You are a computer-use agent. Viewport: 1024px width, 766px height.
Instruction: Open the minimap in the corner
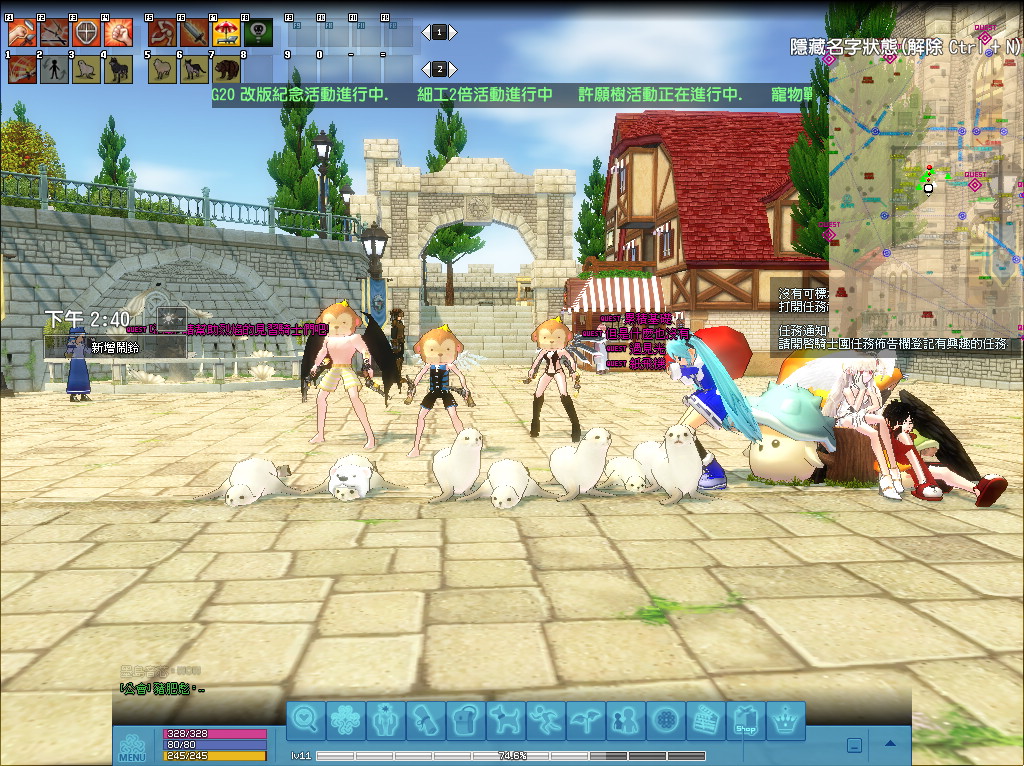pyautogui.click(x=925, y=180)
